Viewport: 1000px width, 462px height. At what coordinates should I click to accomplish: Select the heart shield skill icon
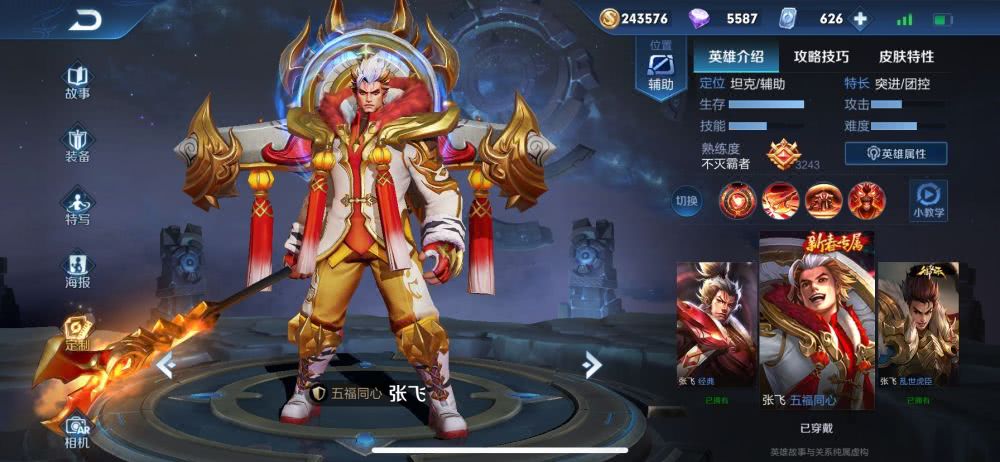pyautogui.click(x=737, y=200)
